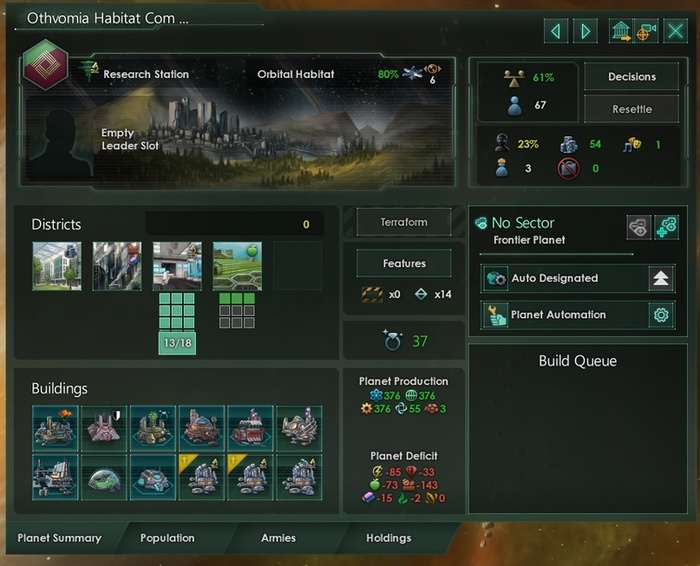Close the planet window
The height and width of the screenshot is (566, 700).
point(676,31)
